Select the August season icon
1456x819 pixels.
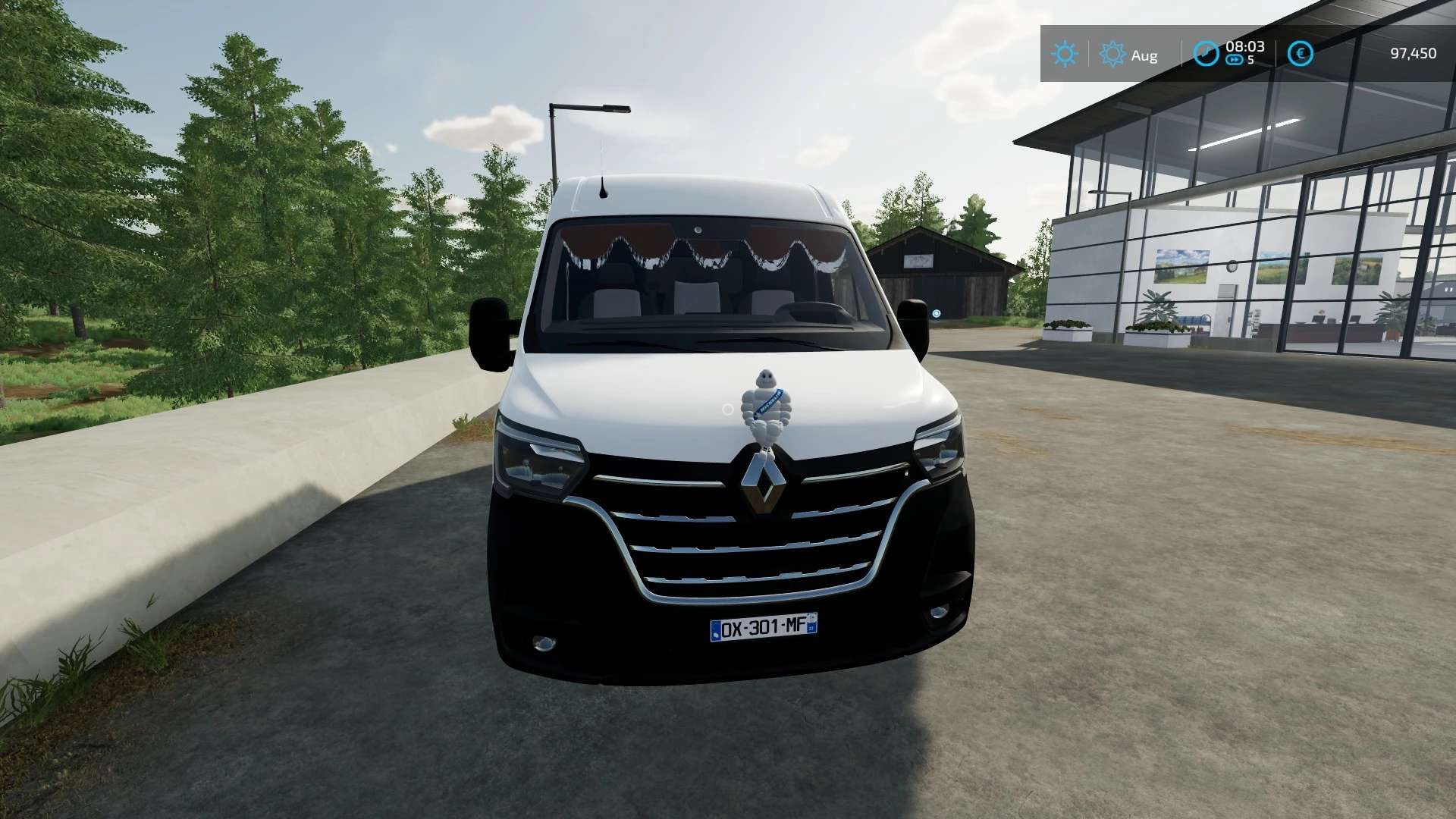(x=1112, y=55)
